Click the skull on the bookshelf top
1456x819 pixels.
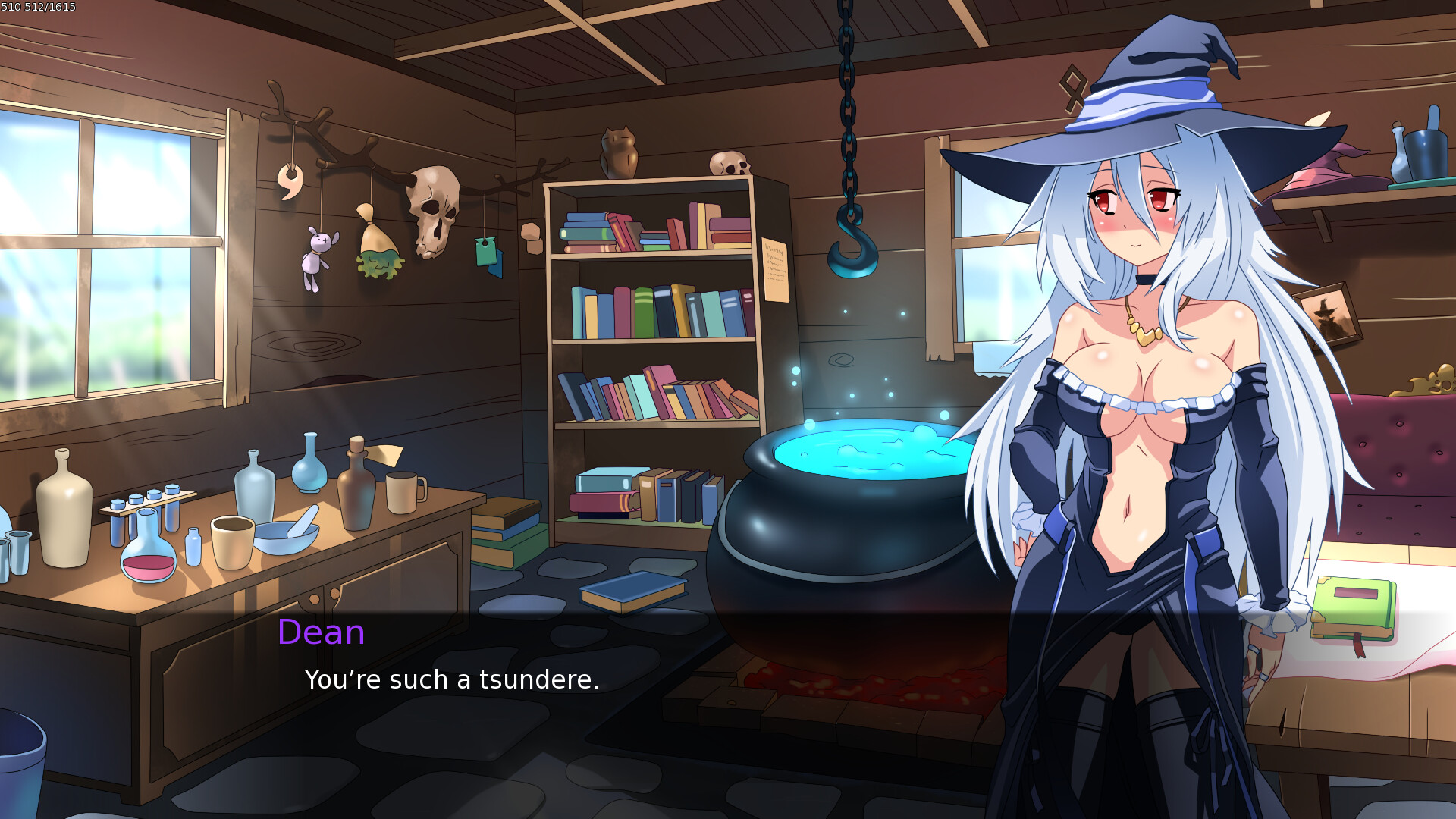(x=730, y=162)
